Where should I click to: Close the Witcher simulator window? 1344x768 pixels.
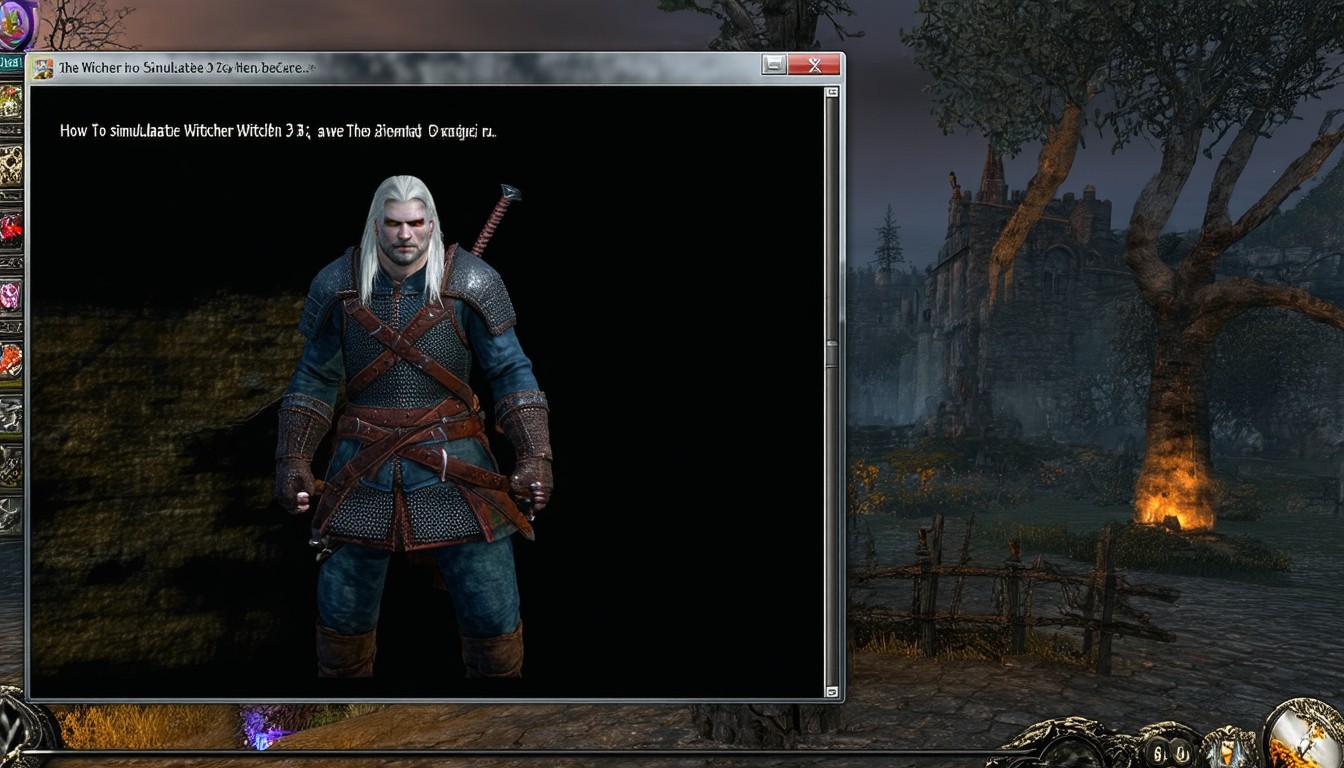coord(814,66)
